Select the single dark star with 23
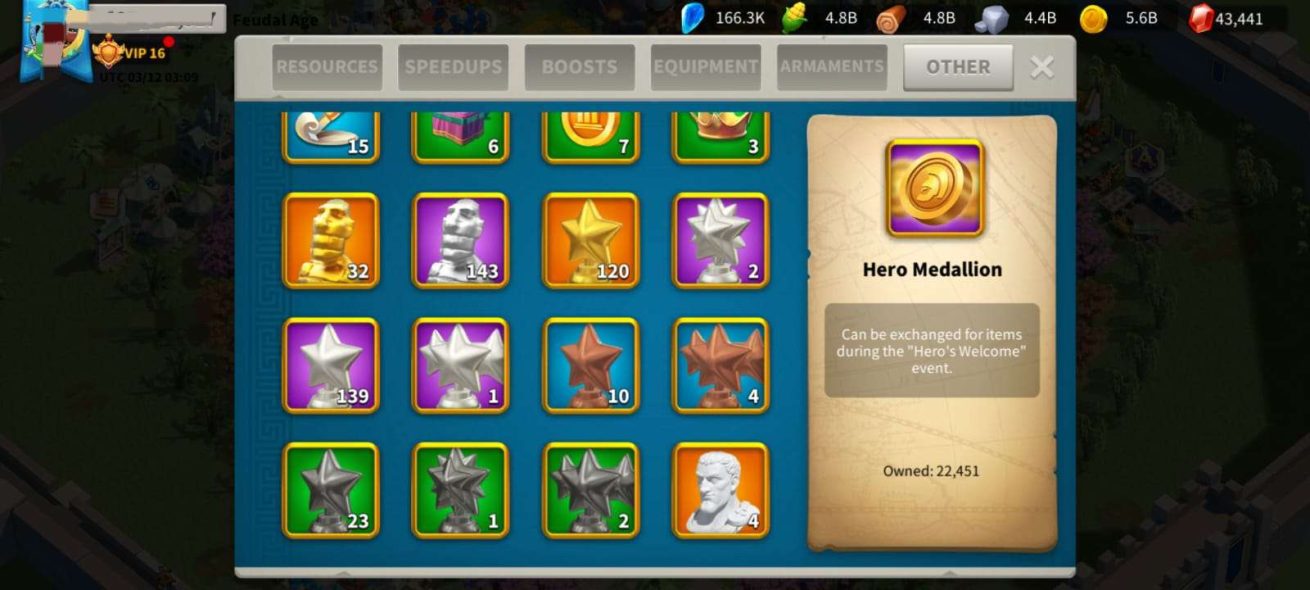Image resolution: width=1310 pixels, height=590 pixels. click(331, 490)
